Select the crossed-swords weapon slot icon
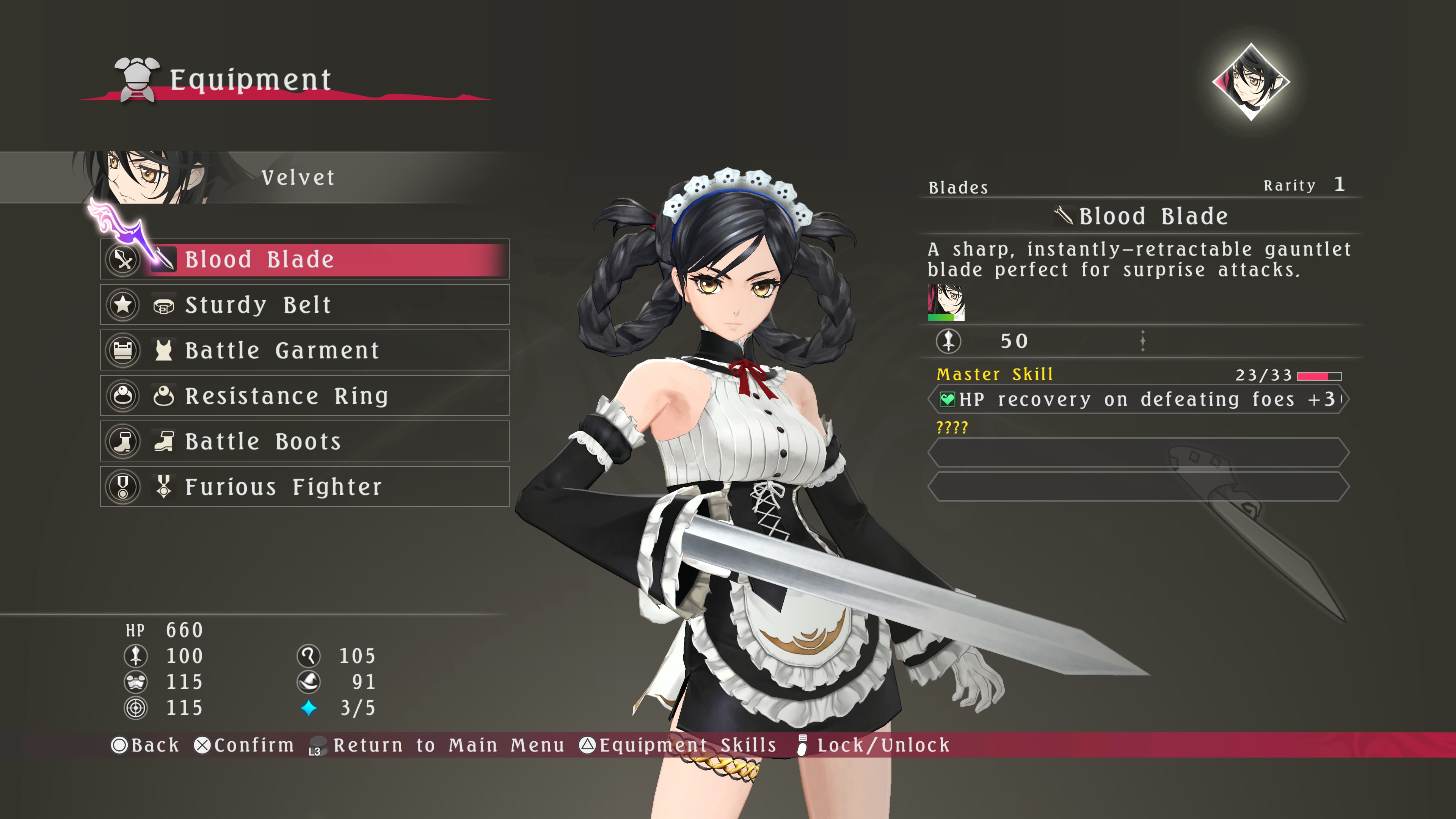Viewport: 1456px width, 819px height. (x=123, y=259)
